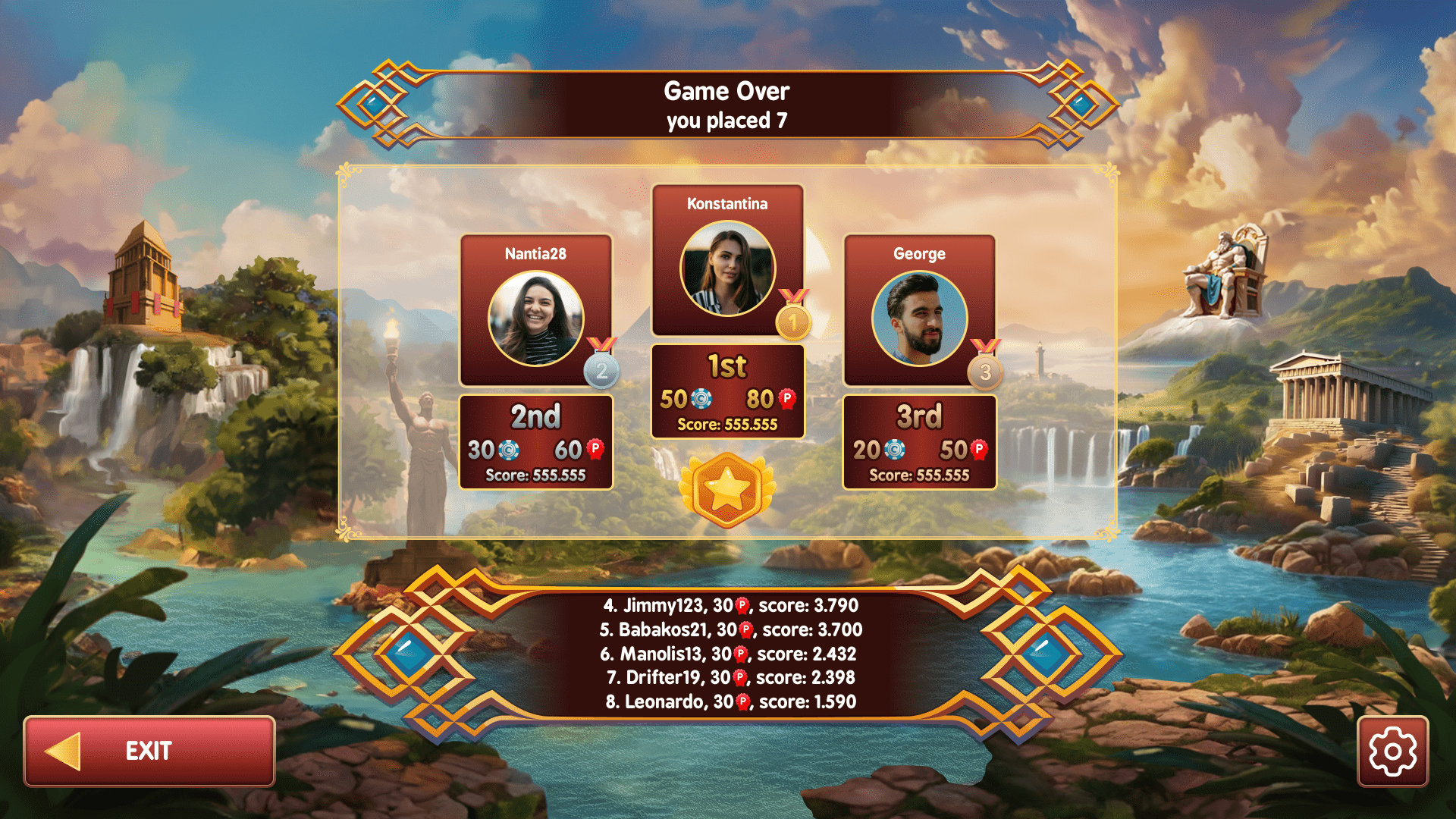Open George's profile avatar
This screenshot has width=1456, height=819.
[919, 318]
